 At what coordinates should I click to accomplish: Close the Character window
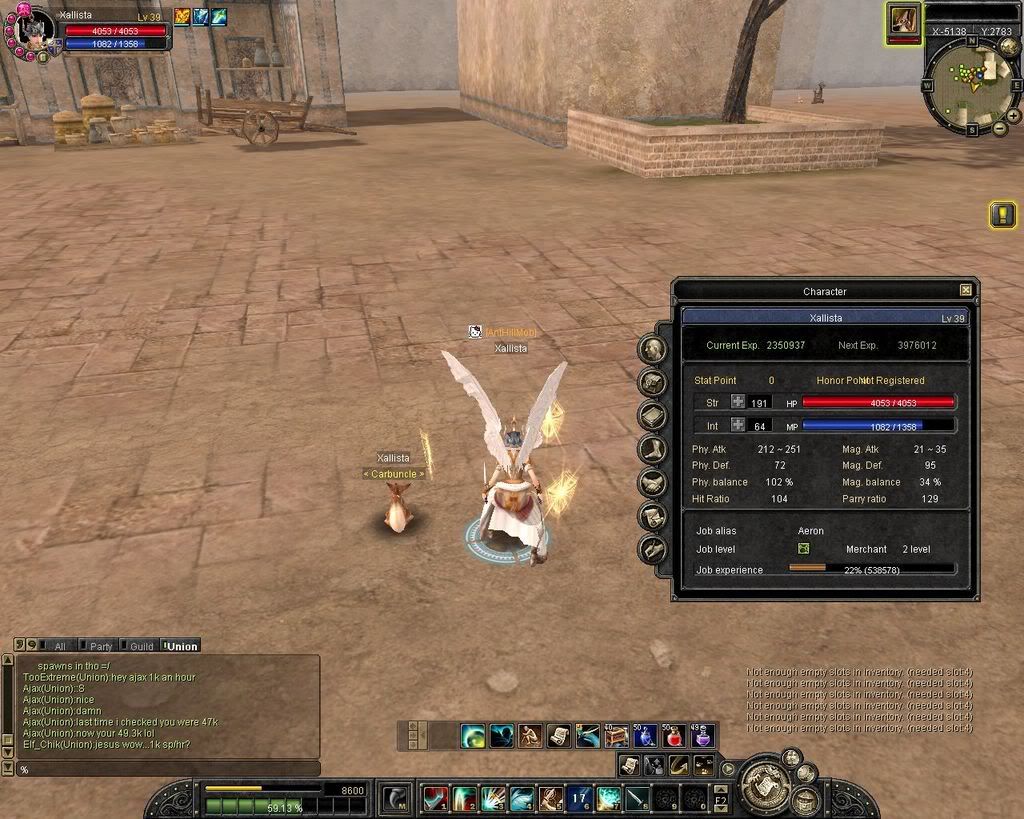[x=965, y=290]
